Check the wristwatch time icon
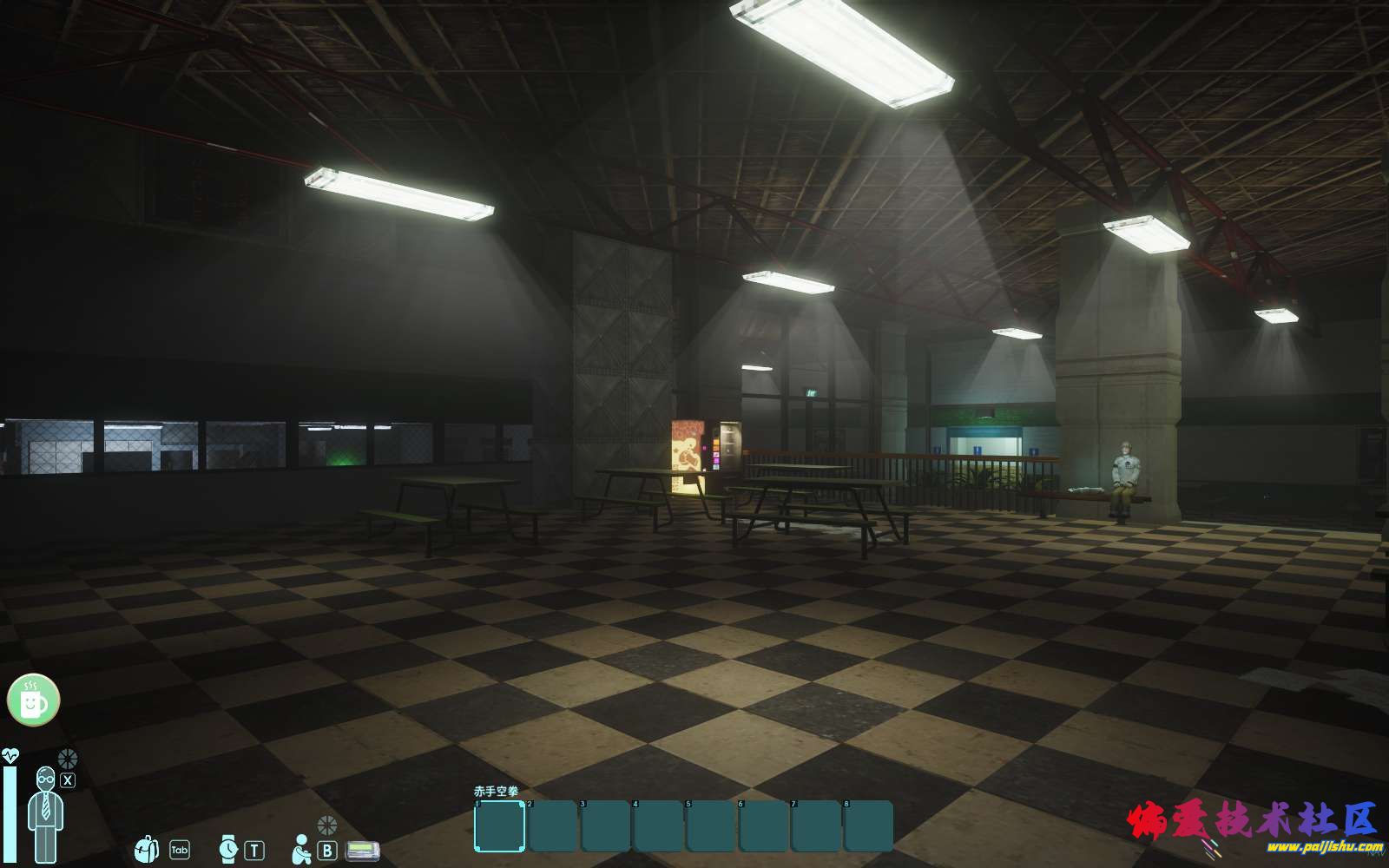1389x868 pixels. pyautogui.click(x=228, y=849)
